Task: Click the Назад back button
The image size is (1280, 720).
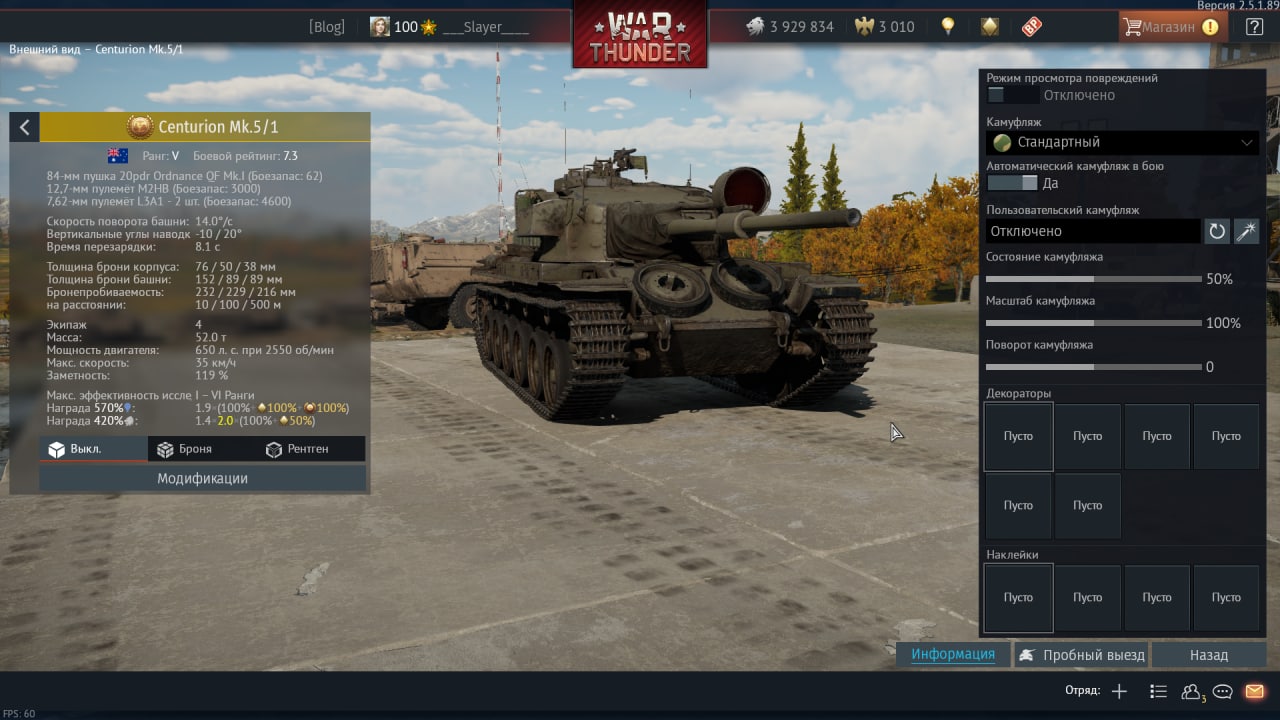Action: click(x=1208, y=655)
